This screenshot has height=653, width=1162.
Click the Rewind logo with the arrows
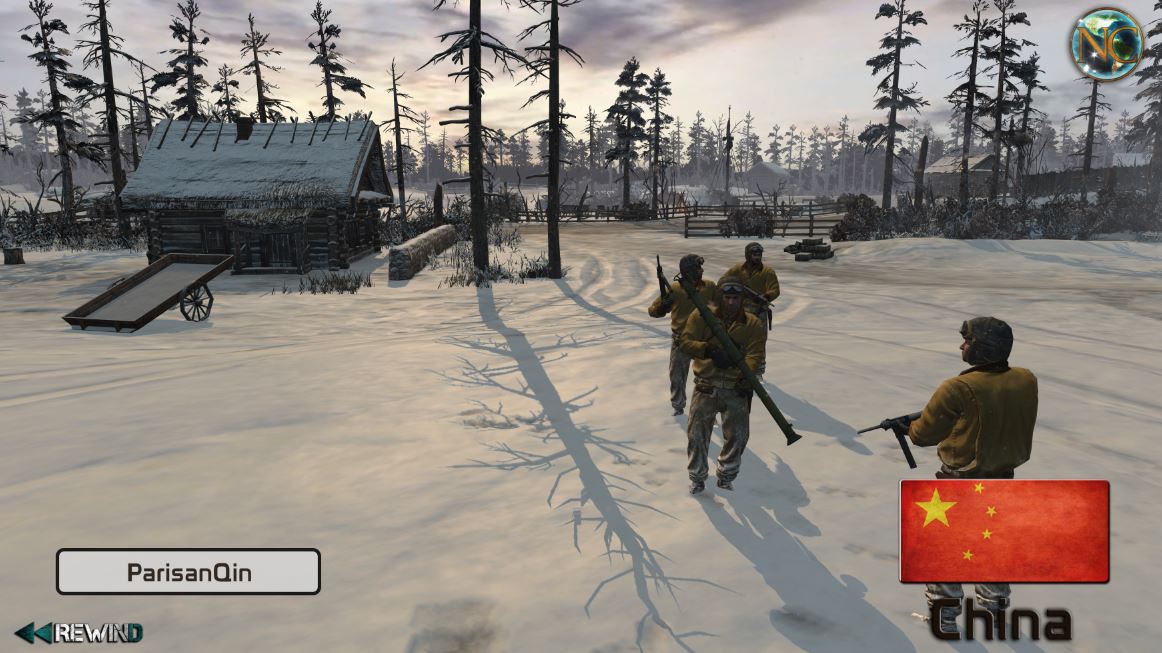pyautogui.click(x=79, y=632)
